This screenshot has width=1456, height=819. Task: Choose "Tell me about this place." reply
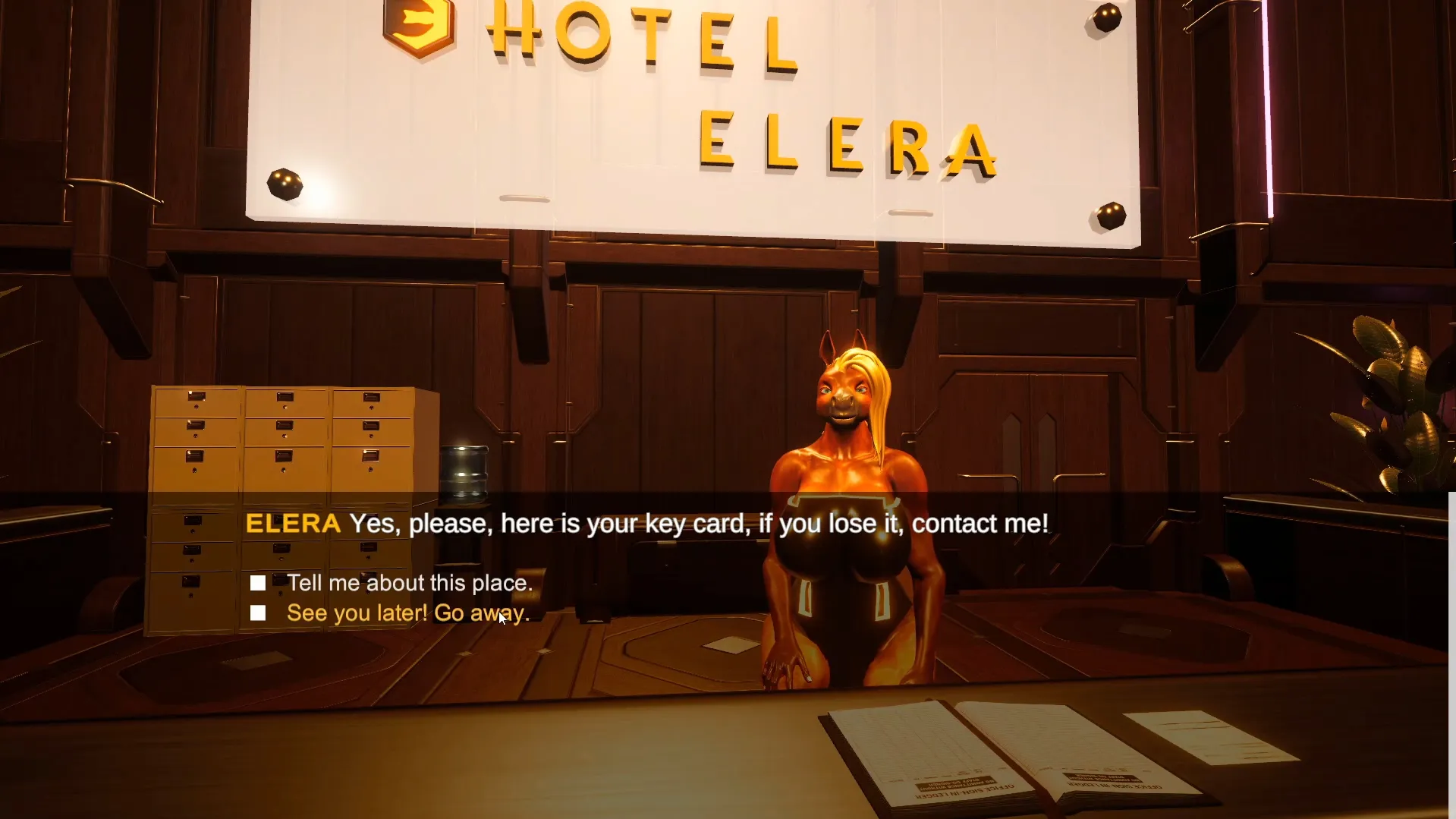[x=409, y=583]
